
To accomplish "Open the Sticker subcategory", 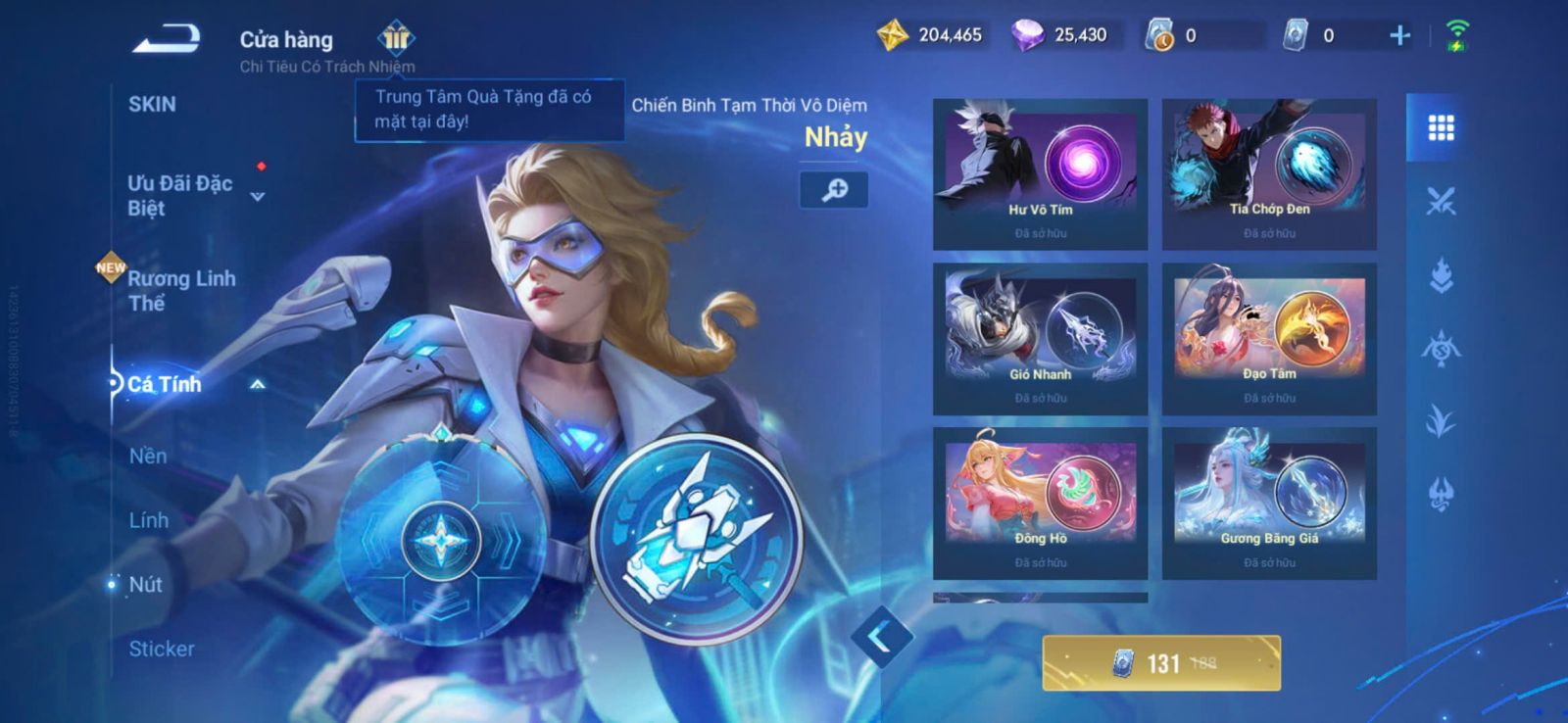I will 162,649.
